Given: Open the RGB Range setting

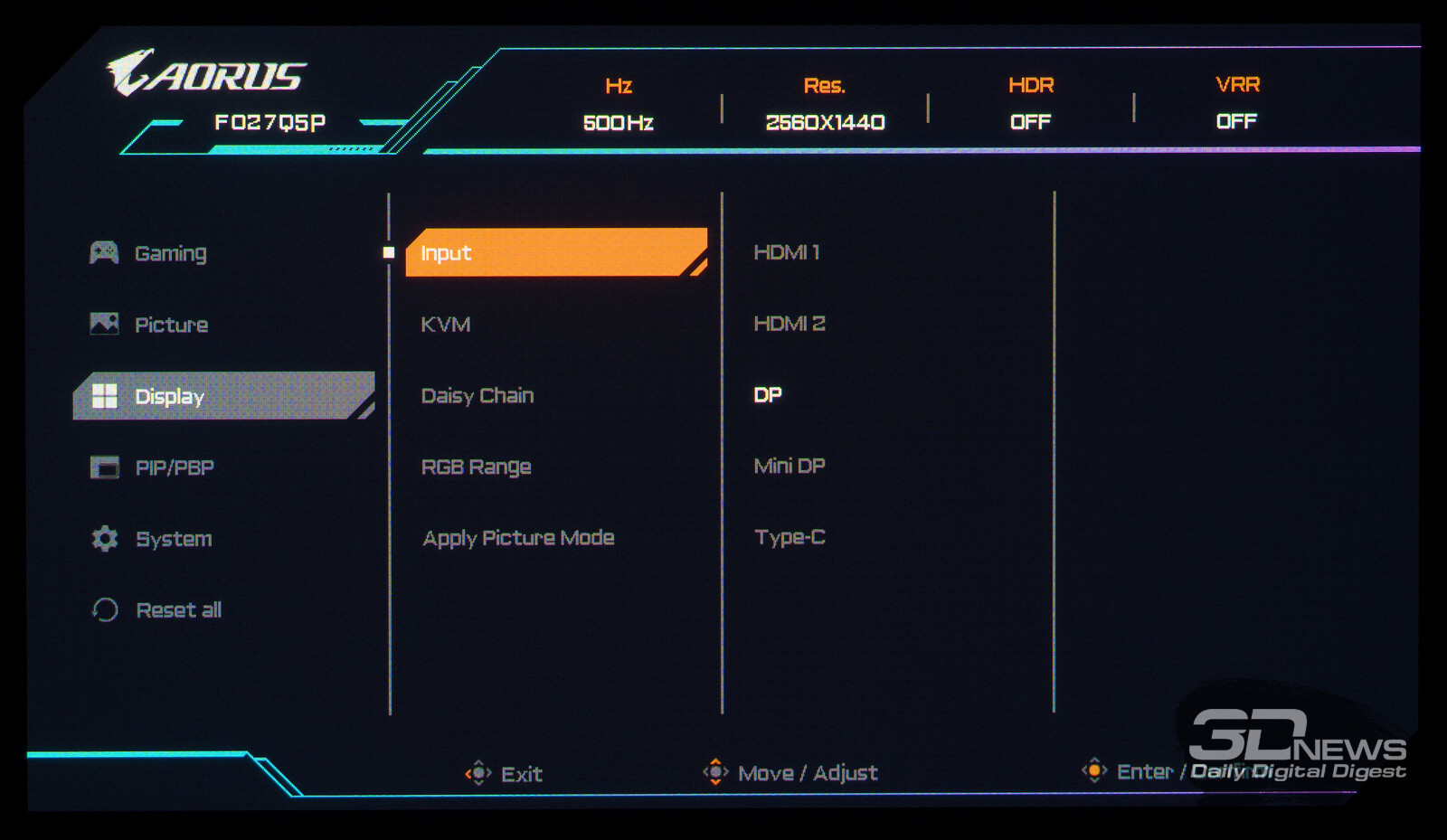Looking at the screenshot, I should click(476, 467).
